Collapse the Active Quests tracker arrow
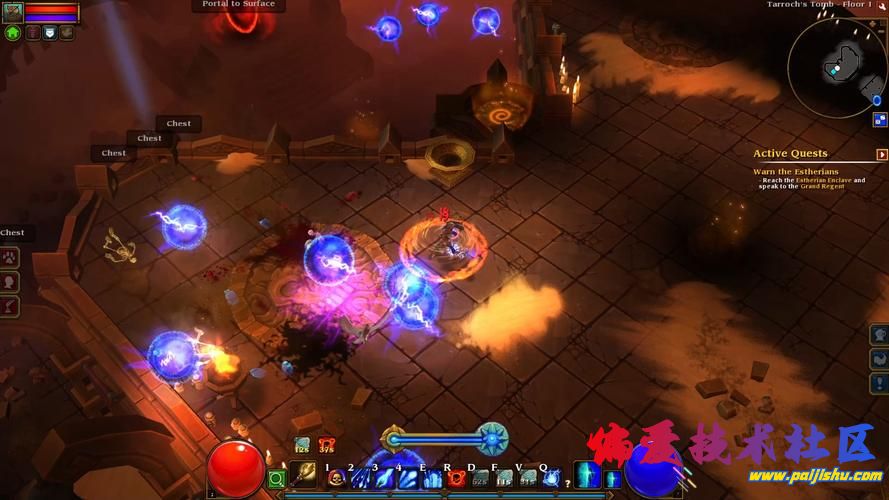889x500 pixels. click(x=882, y=154)
